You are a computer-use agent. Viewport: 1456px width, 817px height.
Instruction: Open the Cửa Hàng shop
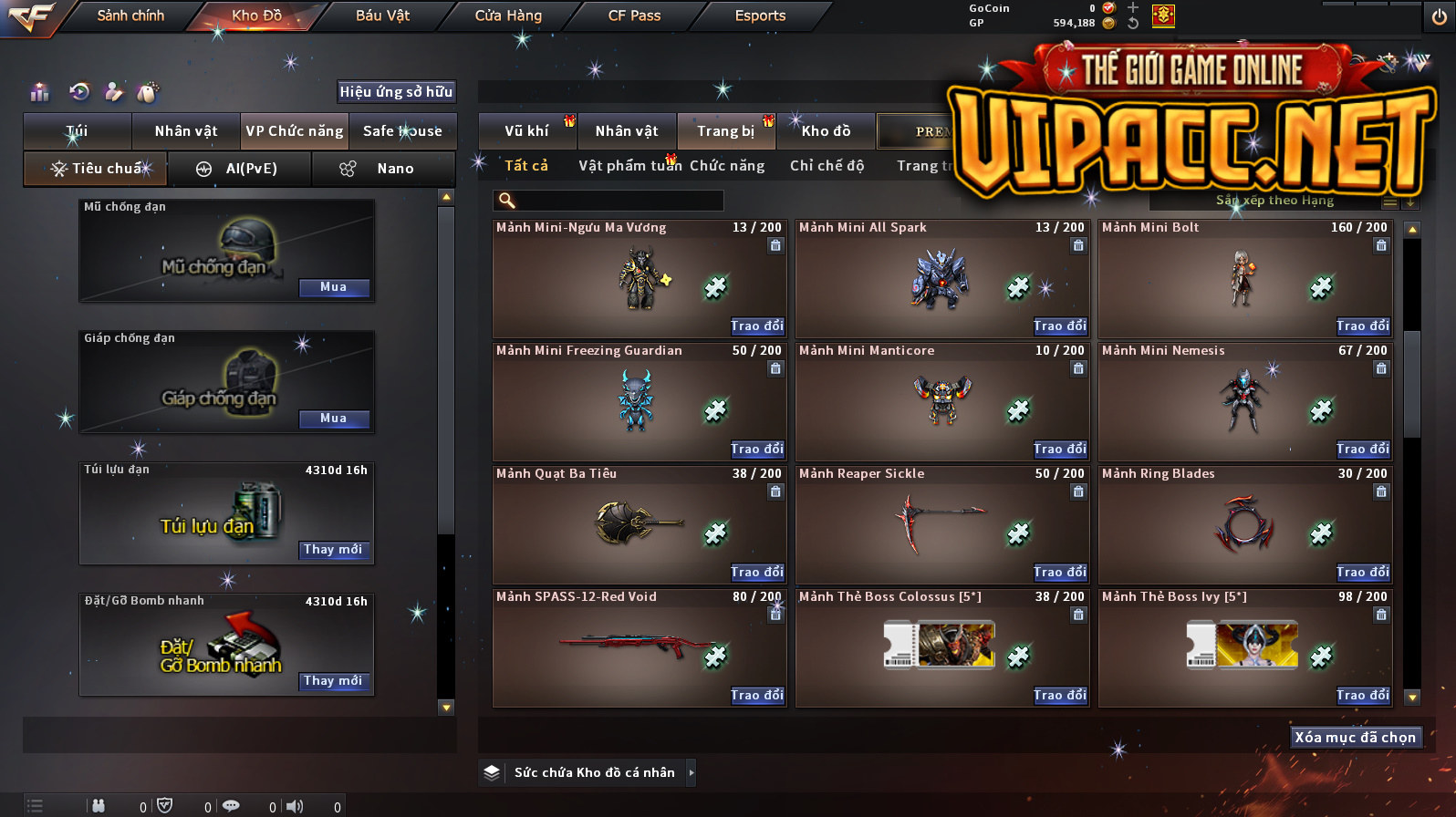pos(508,16)
